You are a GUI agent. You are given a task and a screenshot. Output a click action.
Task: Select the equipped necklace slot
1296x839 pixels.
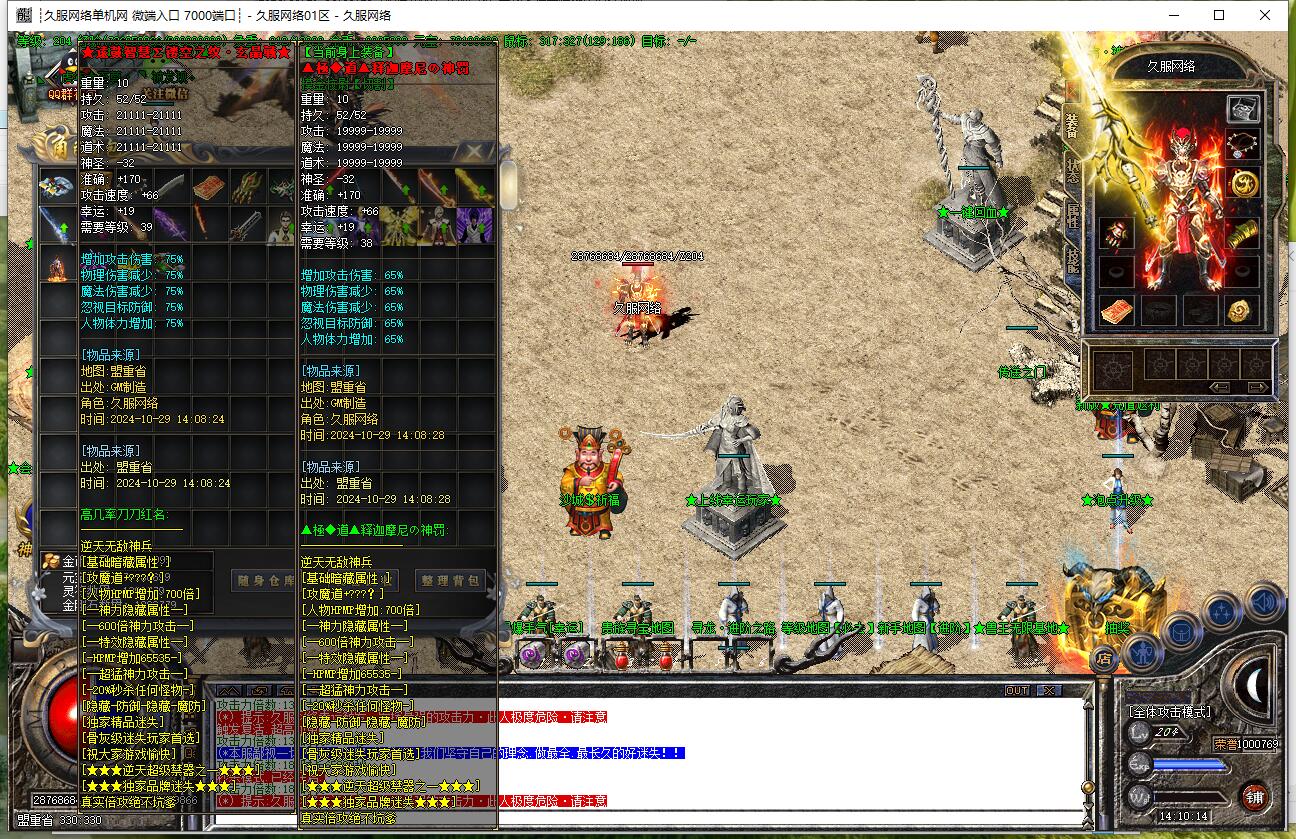[1243, 144]
